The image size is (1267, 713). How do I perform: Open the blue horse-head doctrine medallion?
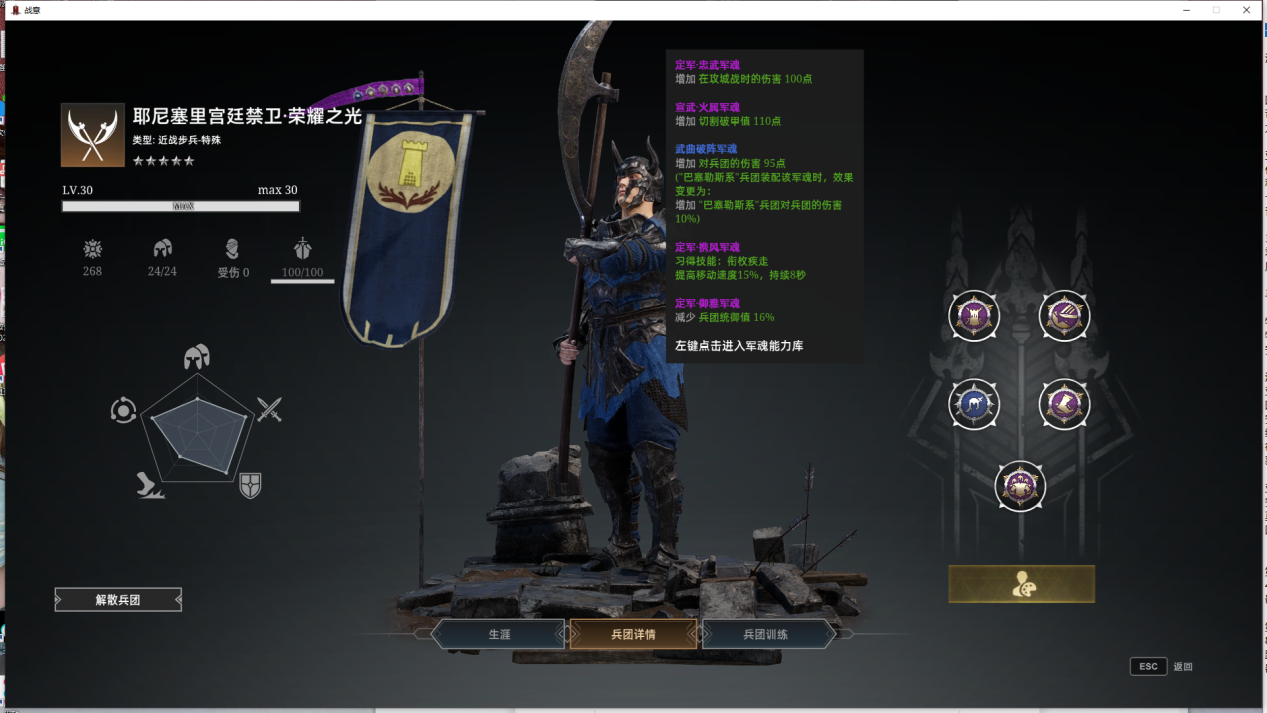pos(973,404)
